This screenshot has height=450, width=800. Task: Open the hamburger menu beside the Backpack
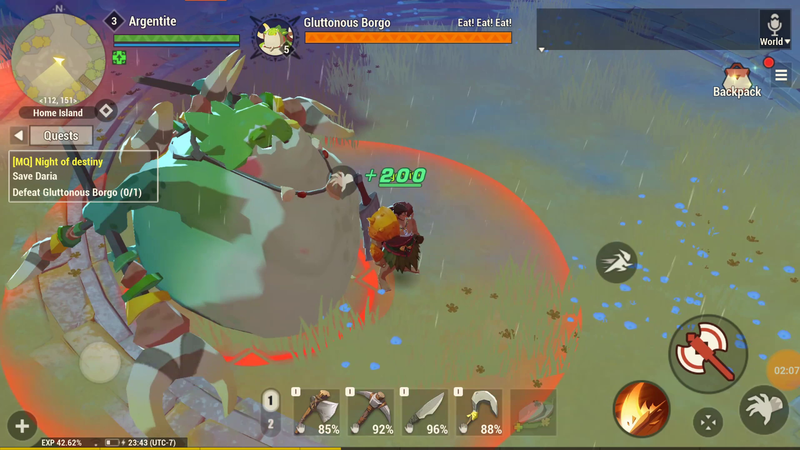point(782,75)
